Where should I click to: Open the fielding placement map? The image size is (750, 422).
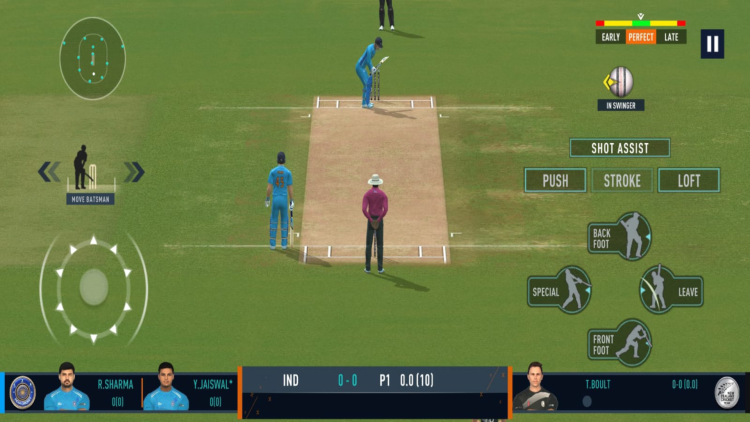click(x=92, y=57)
